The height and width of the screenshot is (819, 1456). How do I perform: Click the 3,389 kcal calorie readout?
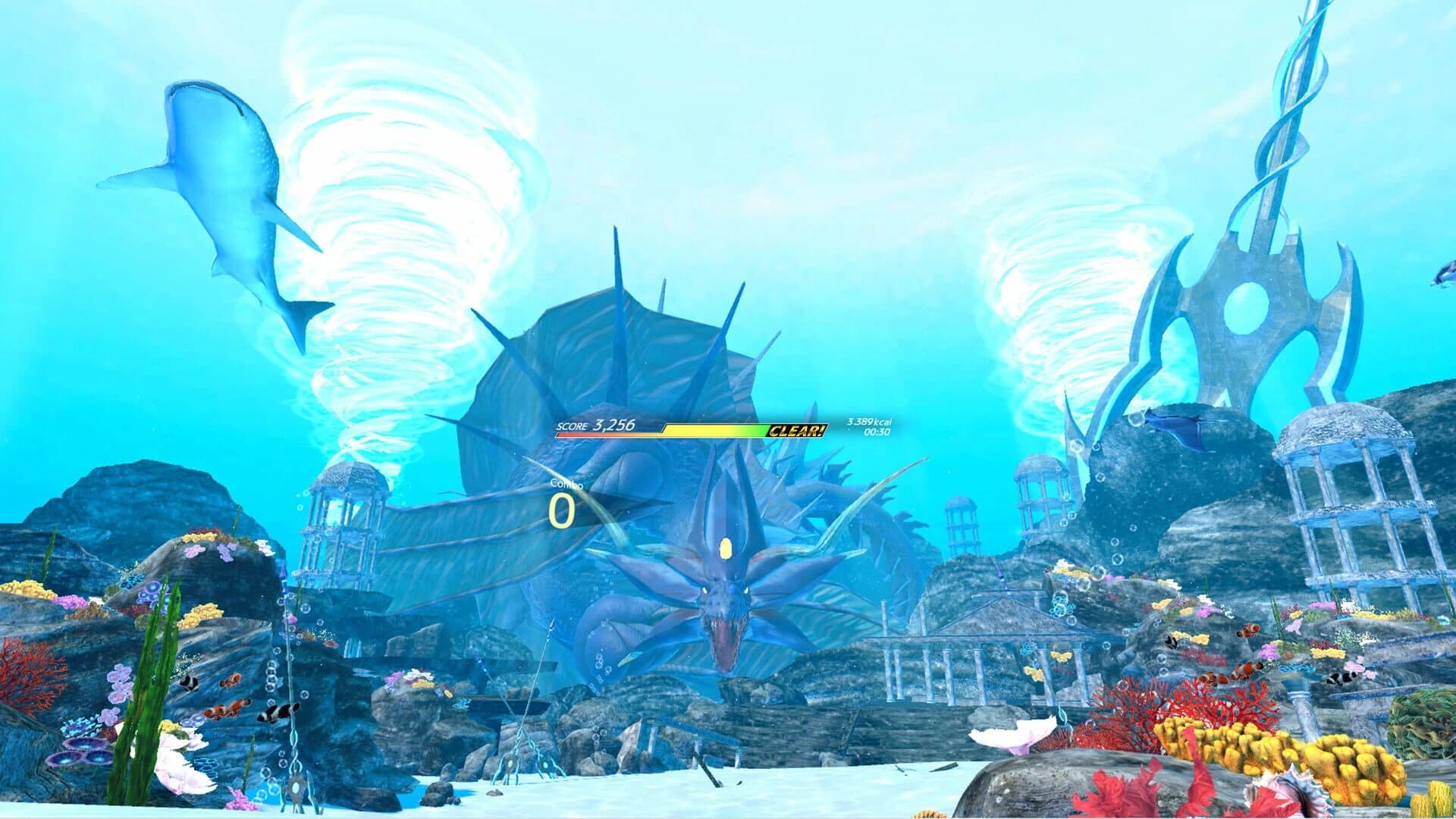pyautogui.click(x=866, y=423)
